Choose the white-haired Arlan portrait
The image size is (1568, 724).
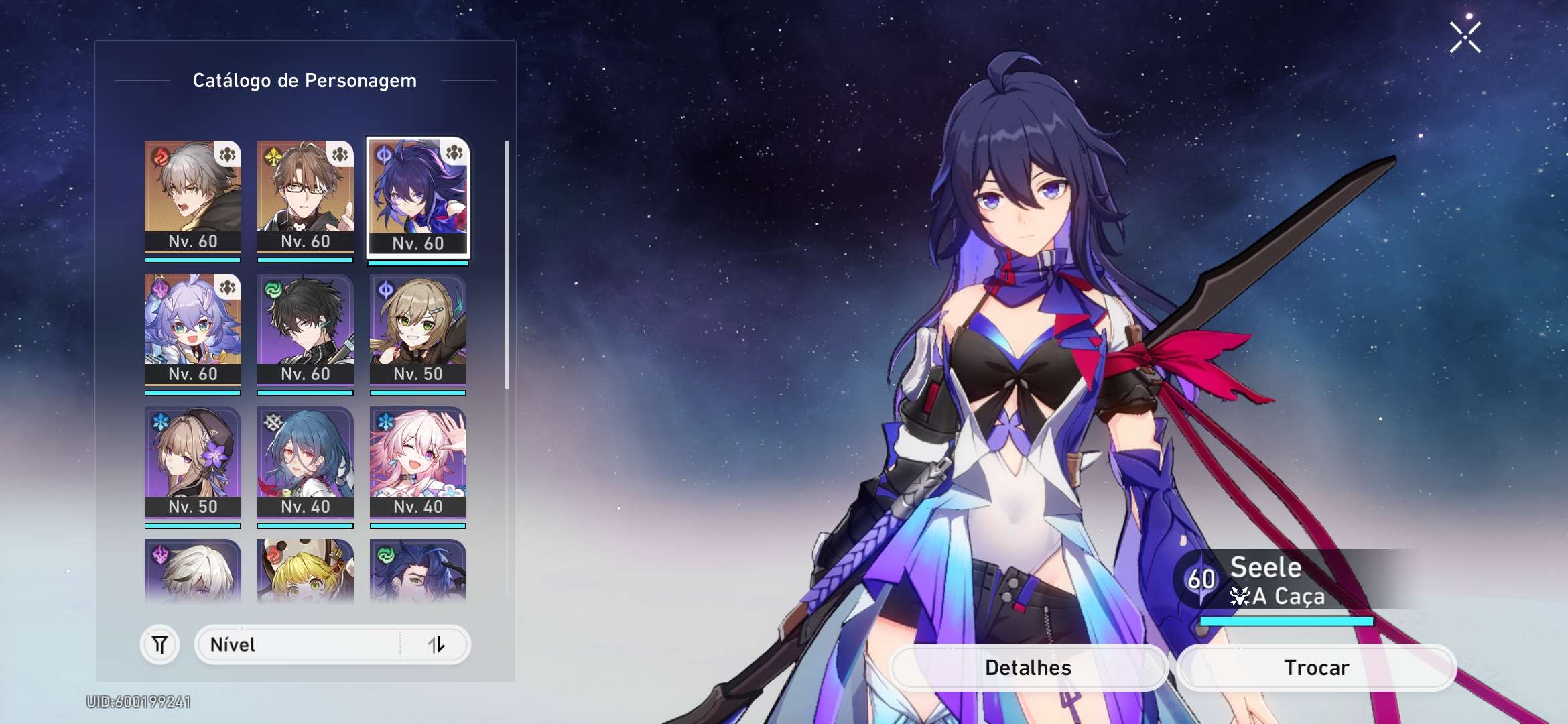tap(193, 570)
